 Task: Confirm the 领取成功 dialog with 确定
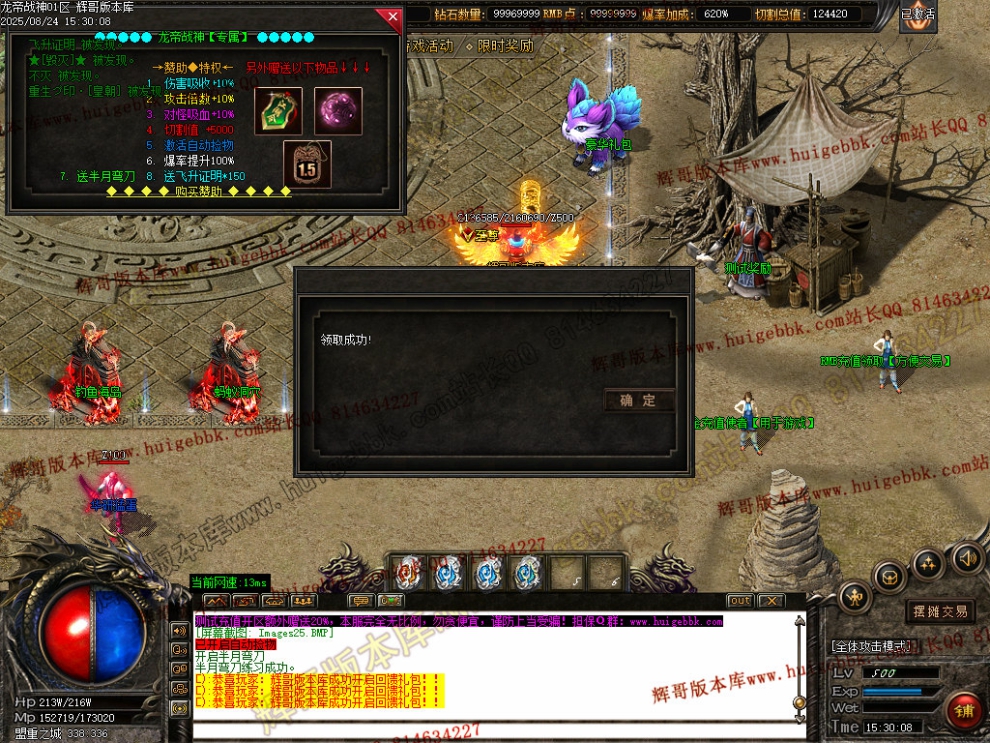tap(638, 400)
